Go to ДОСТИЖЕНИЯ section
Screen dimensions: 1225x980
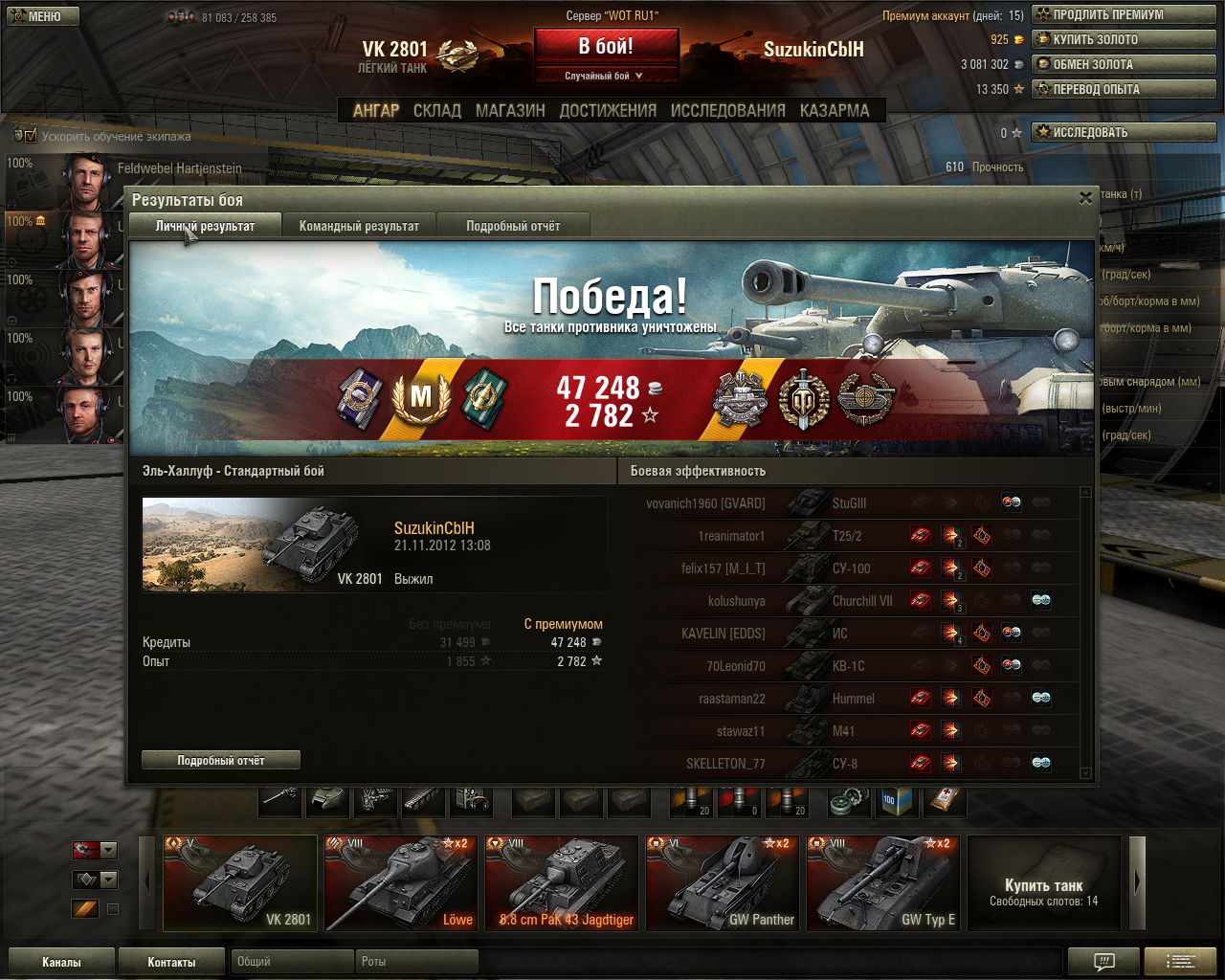608,111
